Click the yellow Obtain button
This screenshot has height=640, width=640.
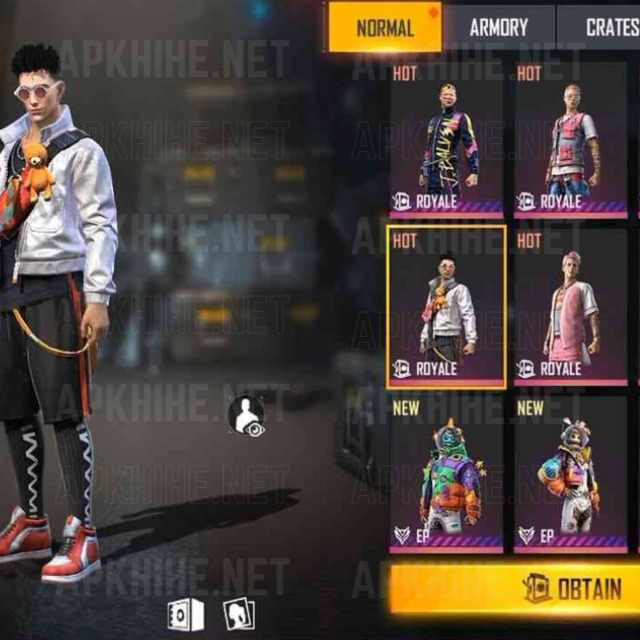point(514,589)
